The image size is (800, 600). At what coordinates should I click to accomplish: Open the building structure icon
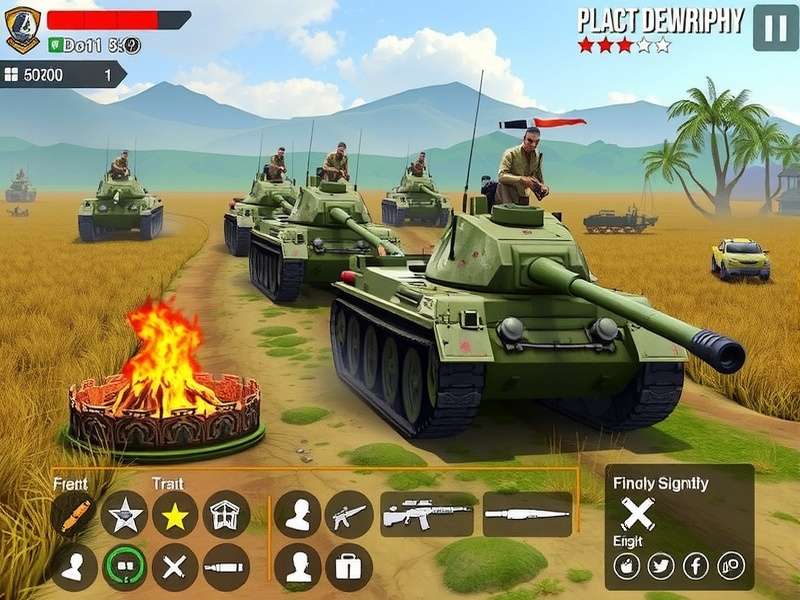pos(227,514)
